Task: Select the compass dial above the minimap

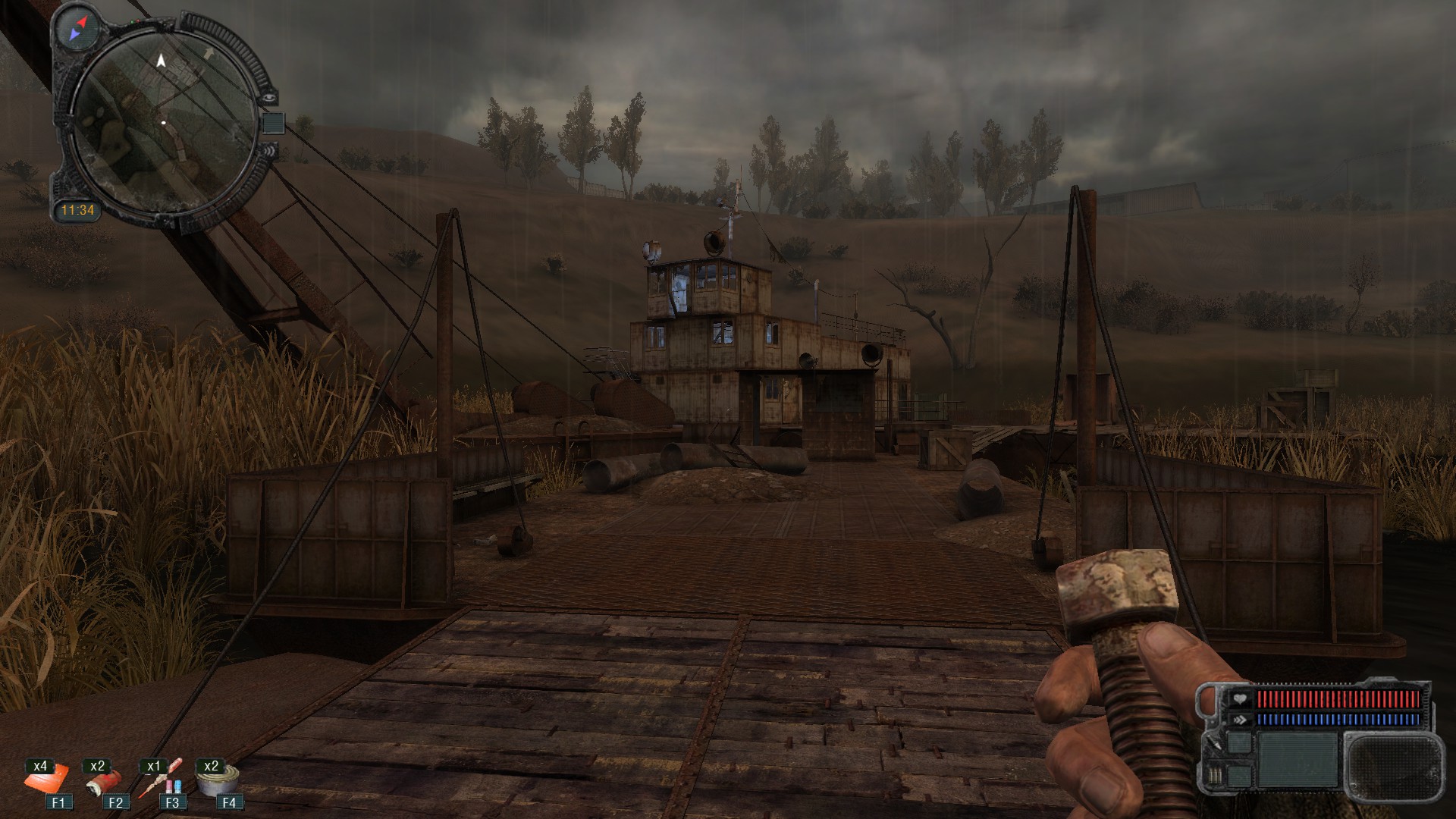Action: click(79, 28)
